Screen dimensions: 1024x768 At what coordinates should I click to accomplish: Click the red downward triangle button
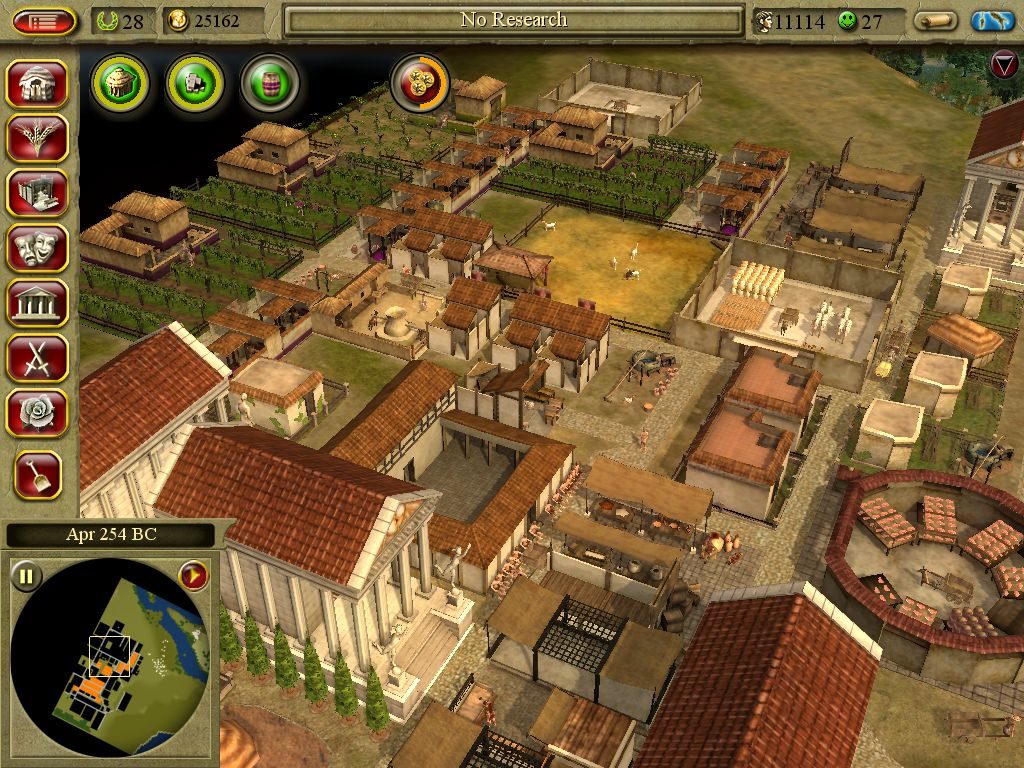(1003, 64)
